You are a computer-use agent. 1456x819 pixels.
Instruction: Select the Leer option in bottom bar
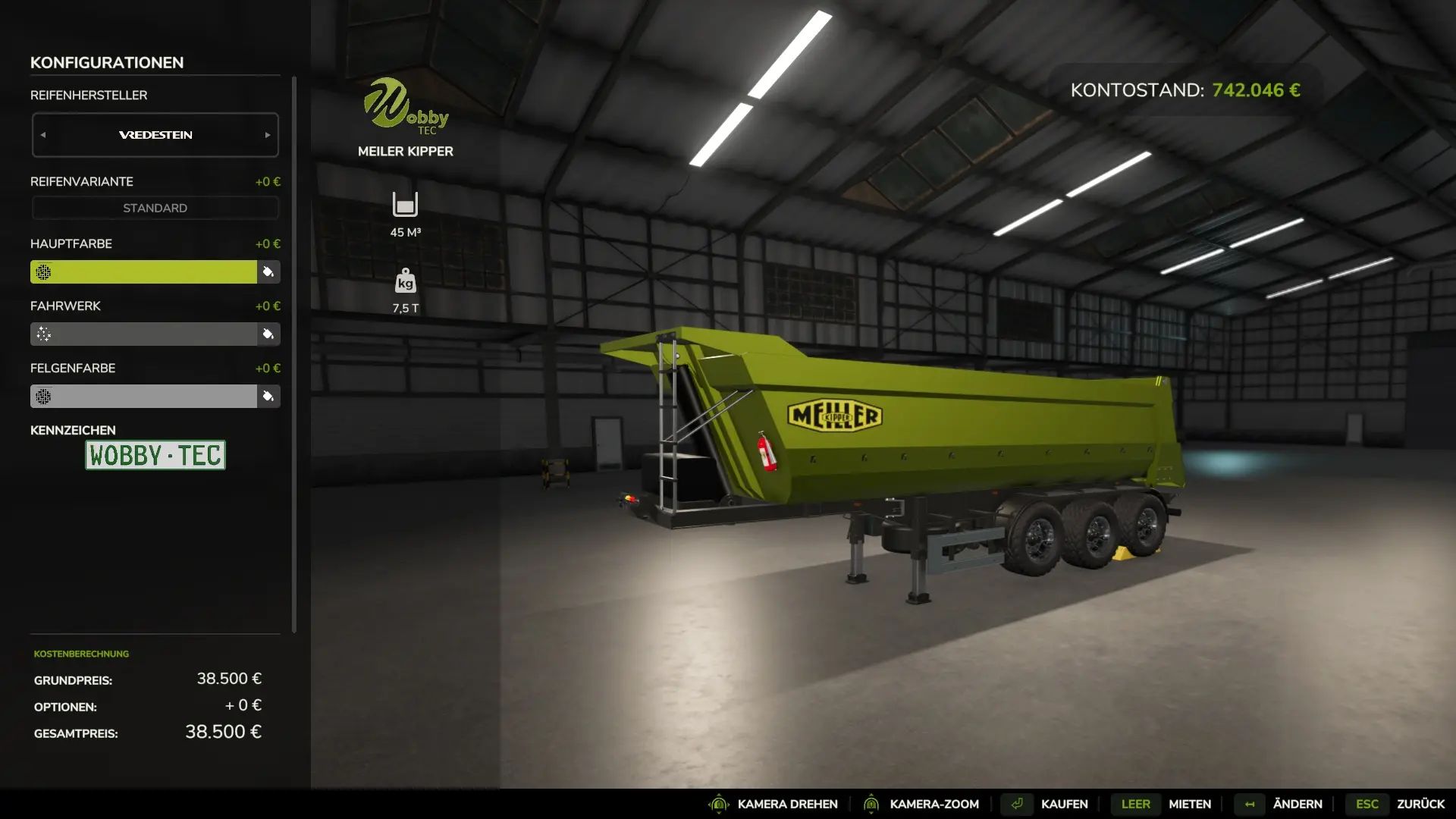click(1134, 804)
